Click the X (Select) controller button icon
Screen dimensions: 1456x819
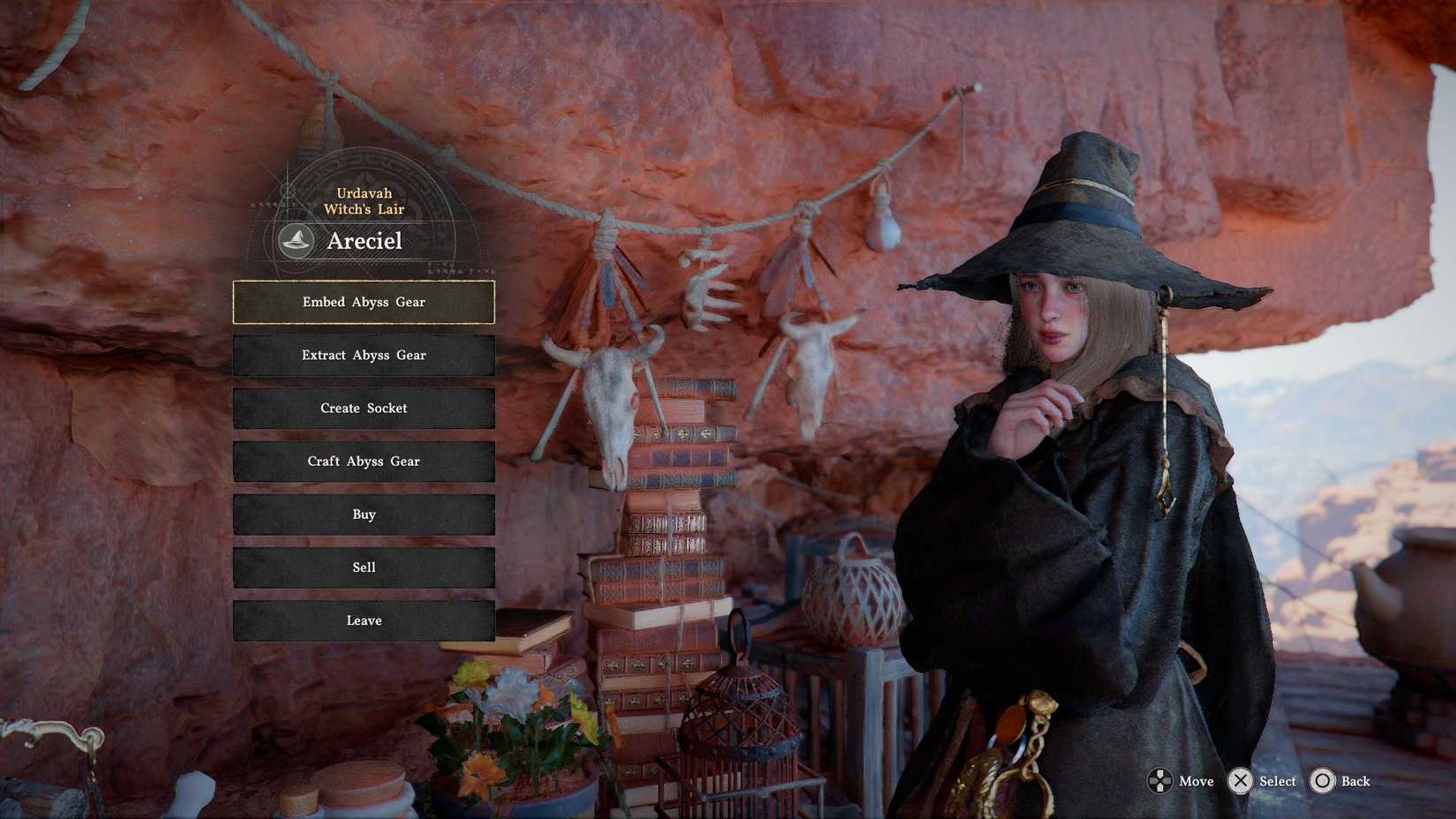[1239, 781]
